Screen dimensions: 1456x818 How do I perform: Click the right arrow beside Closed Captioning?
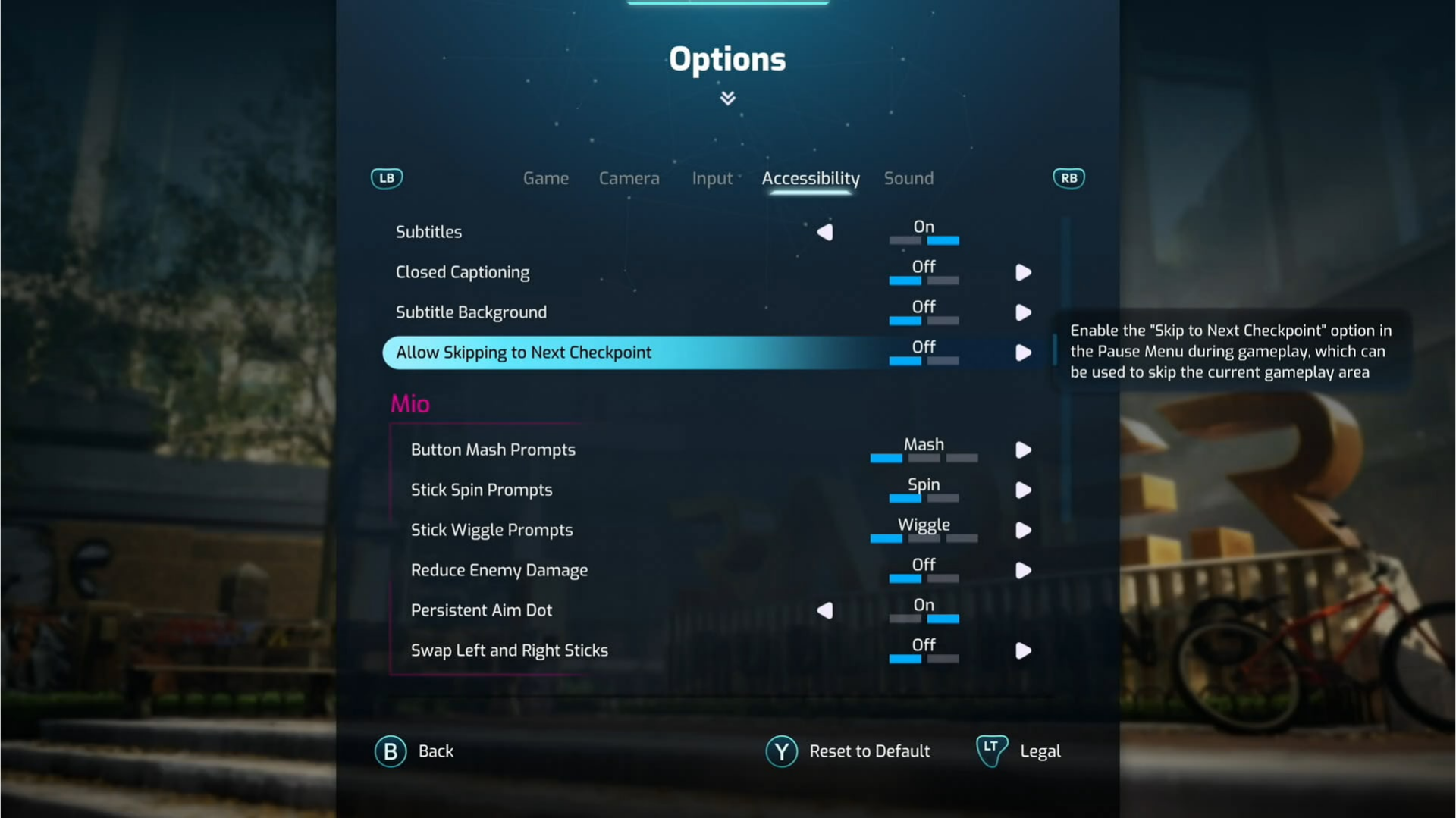1023,272
